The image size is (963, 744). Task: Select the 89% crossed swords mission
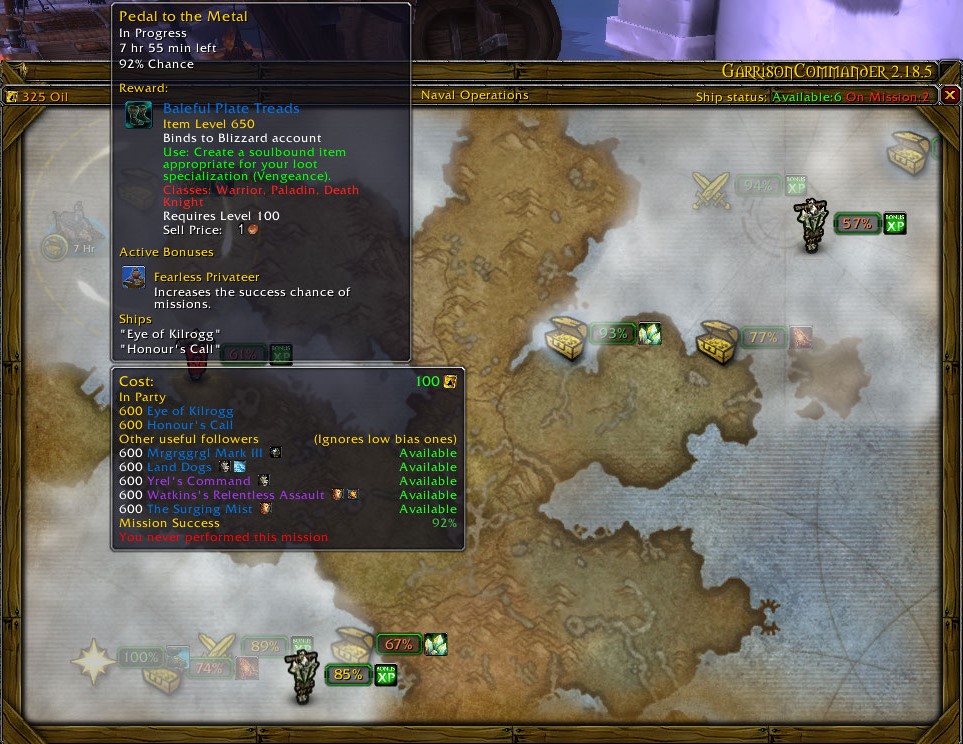217,647
